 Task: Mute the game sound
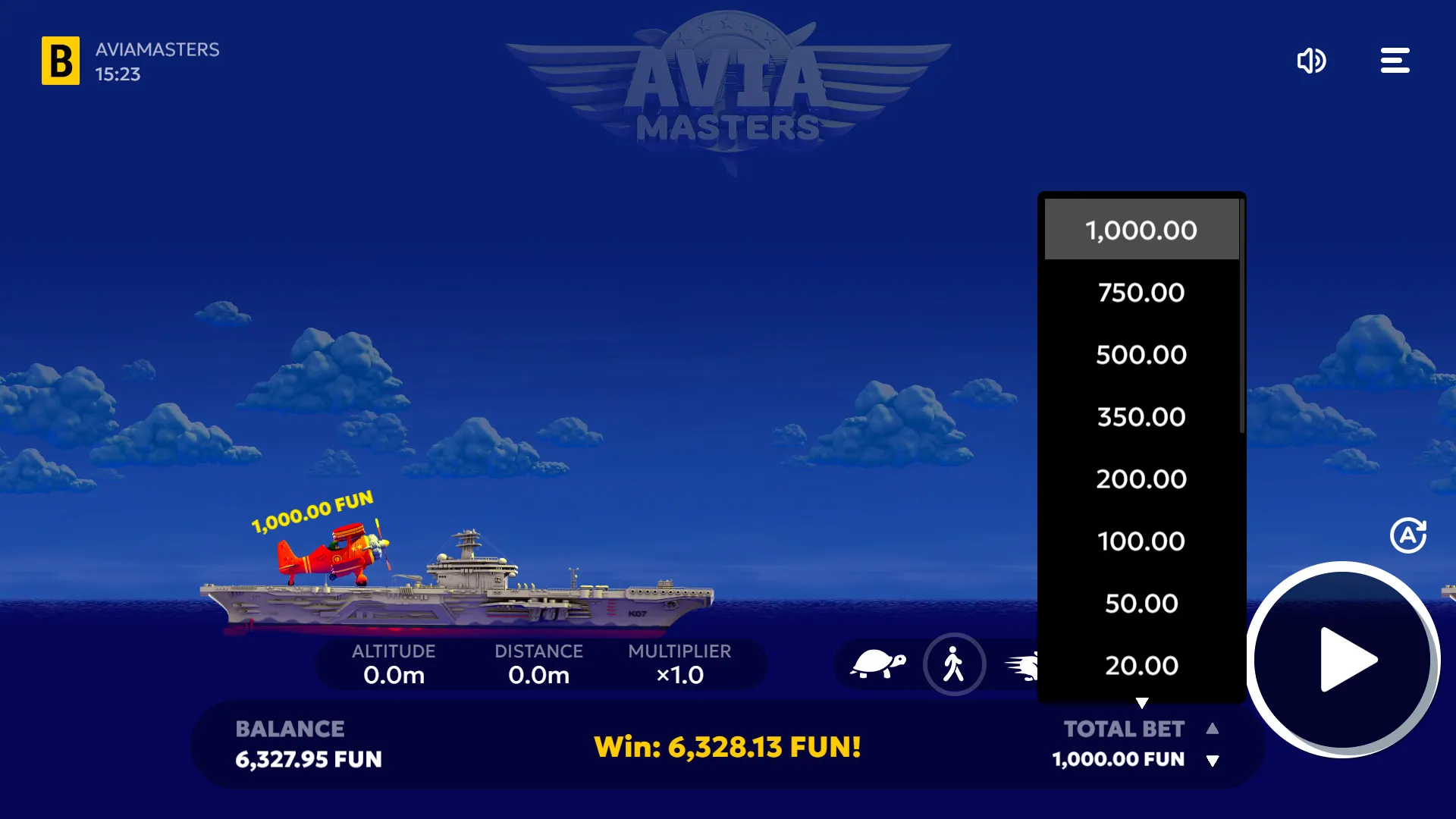click(1312, 61)
